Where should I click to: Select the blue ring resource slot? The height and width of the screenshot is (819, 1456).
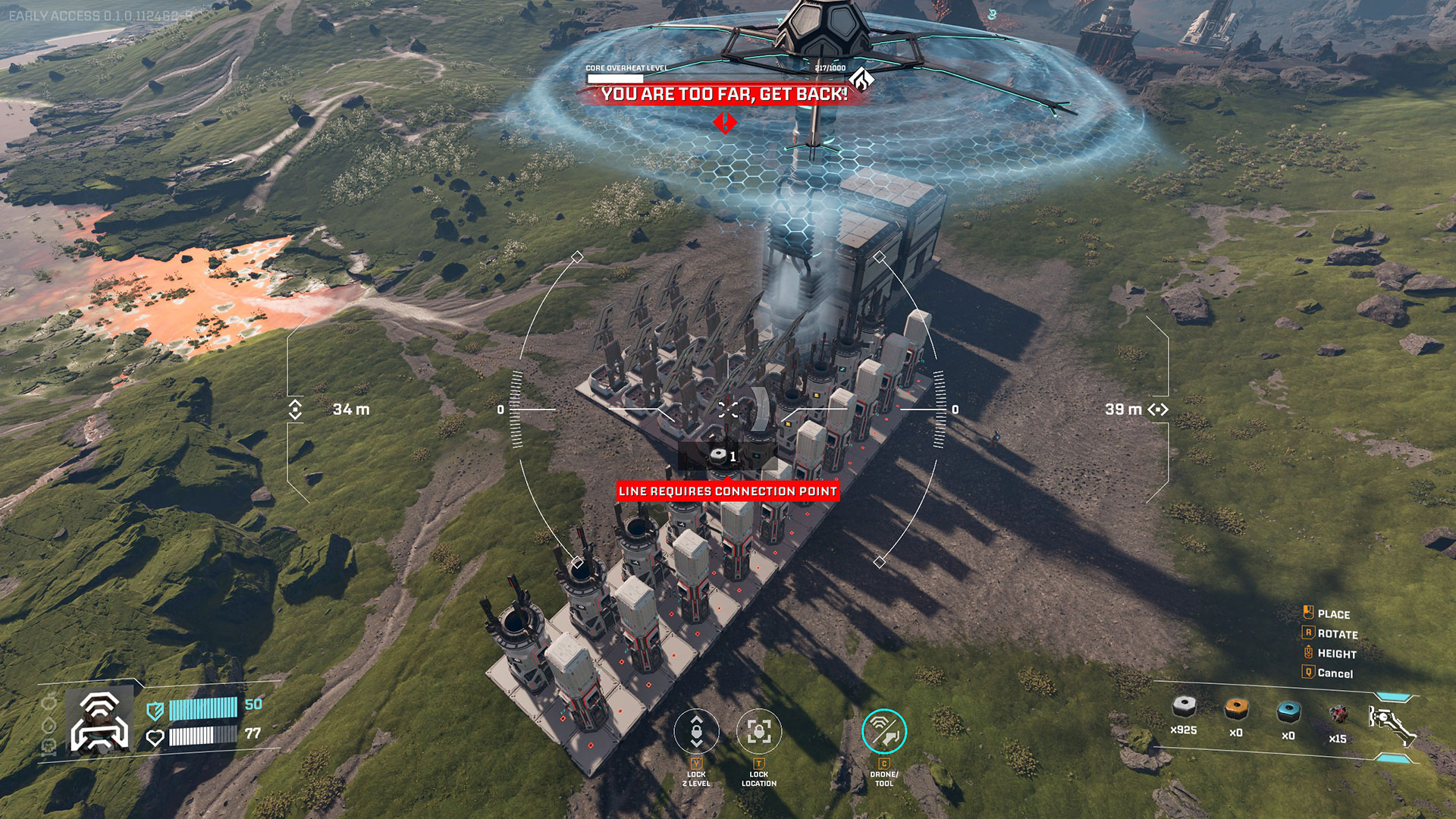point(1288,711)
